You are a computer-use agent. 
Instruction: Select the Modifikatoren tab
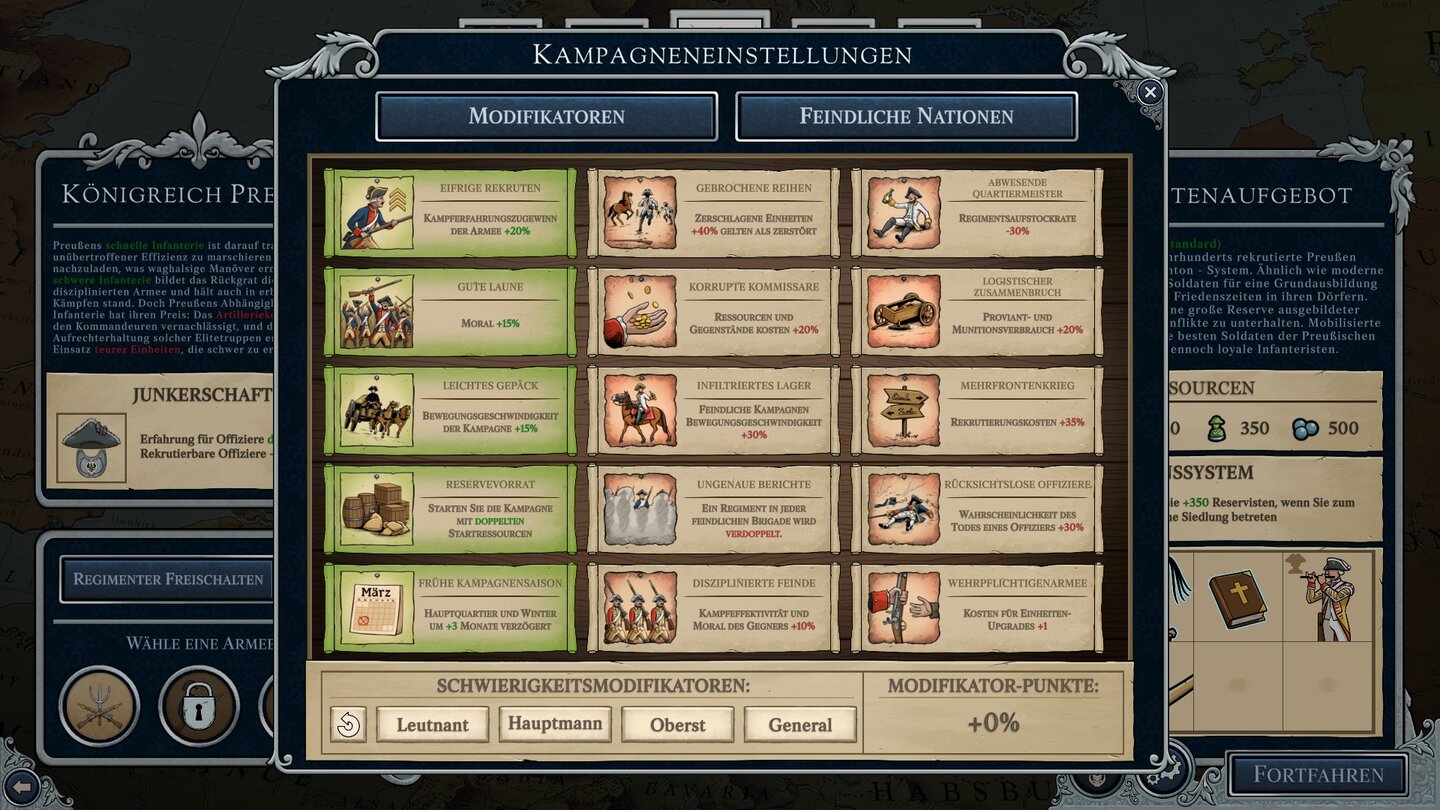[x=546, y=116]
